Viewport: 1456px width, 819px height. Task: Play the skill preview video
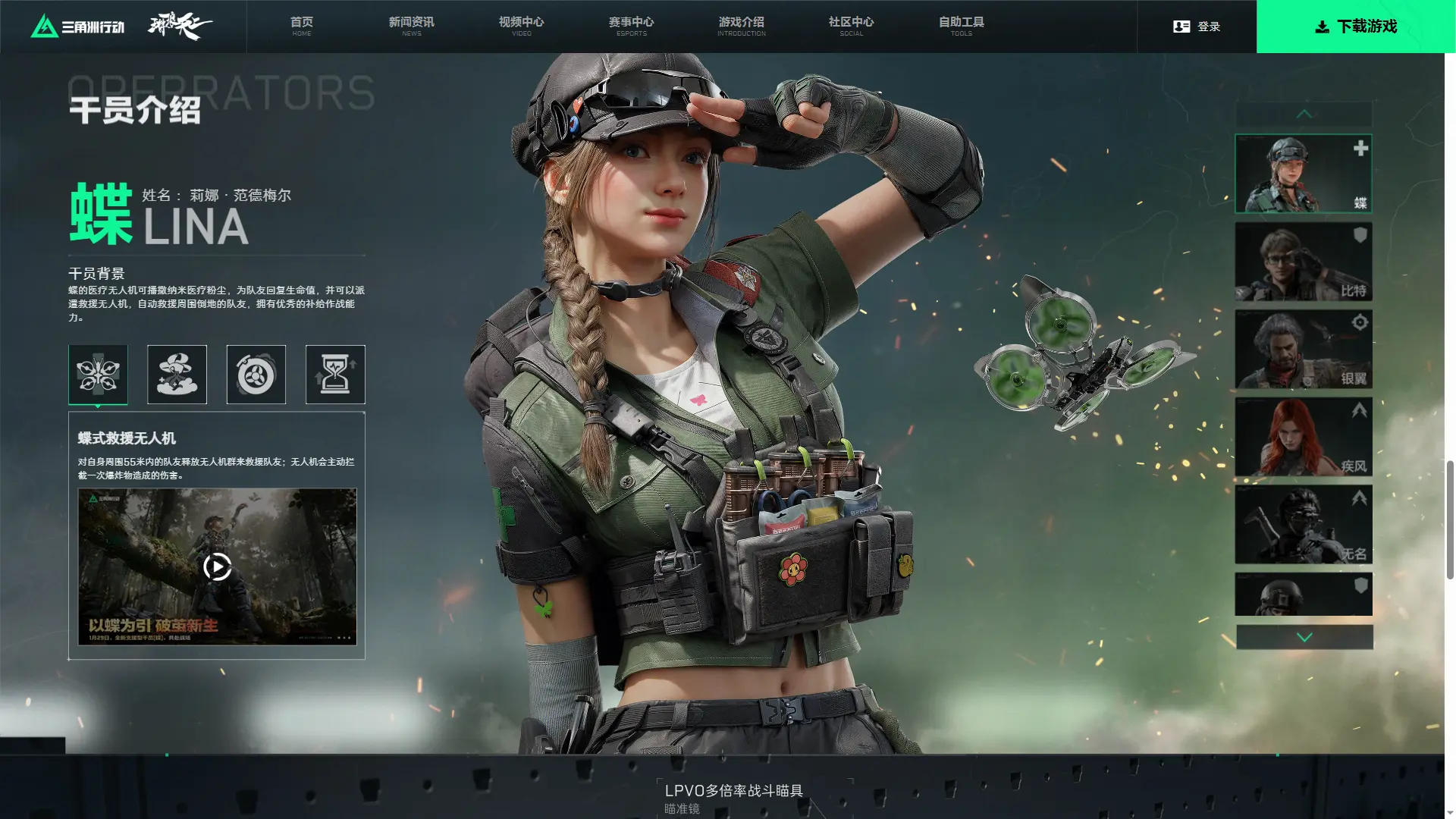217,566
